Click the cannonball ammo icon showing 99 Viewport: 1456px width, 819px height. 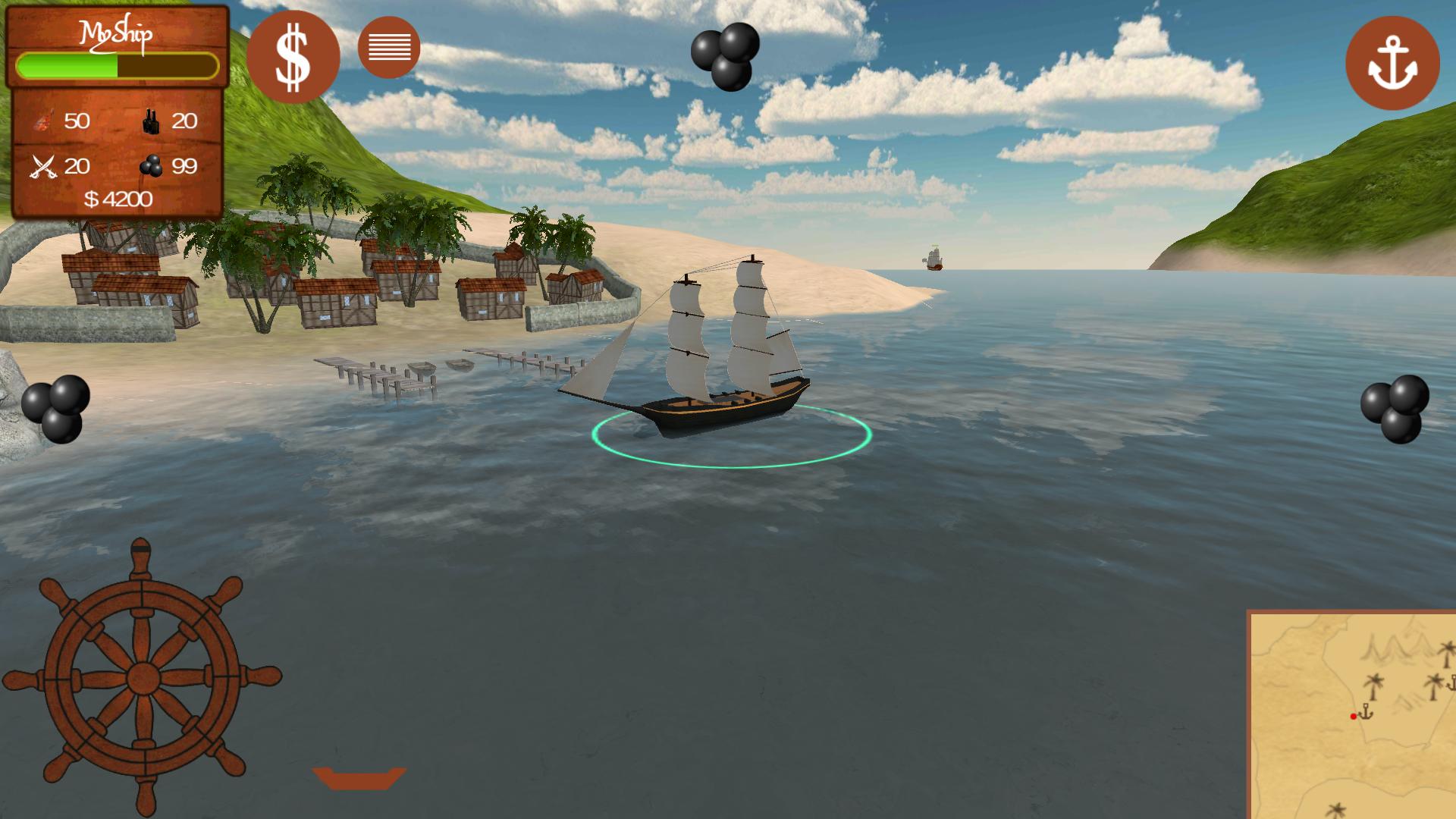point(151,166)
